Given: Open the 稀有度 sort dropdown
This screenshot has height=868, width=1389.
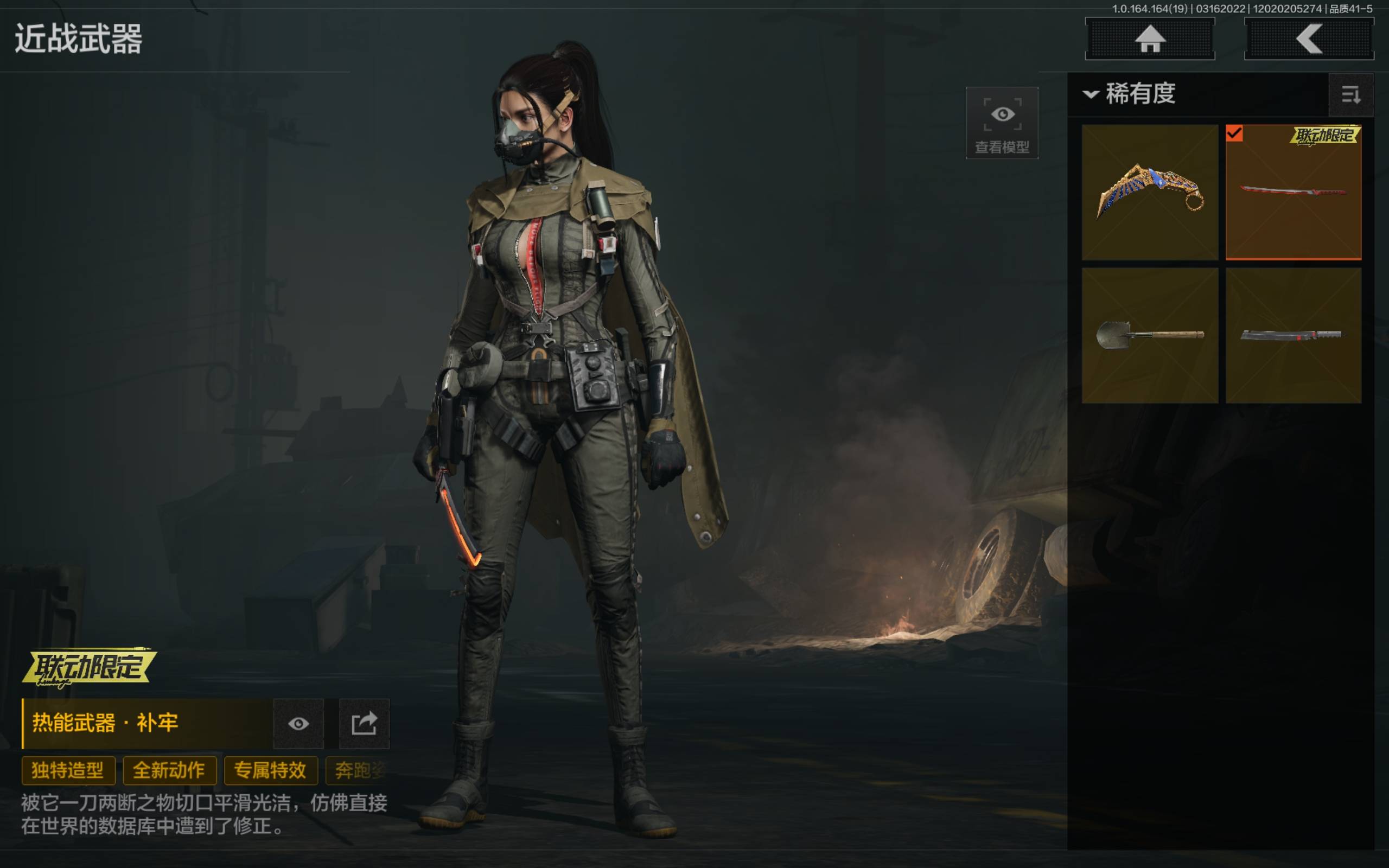Looking at the screenshot, I should point(1130,93).
